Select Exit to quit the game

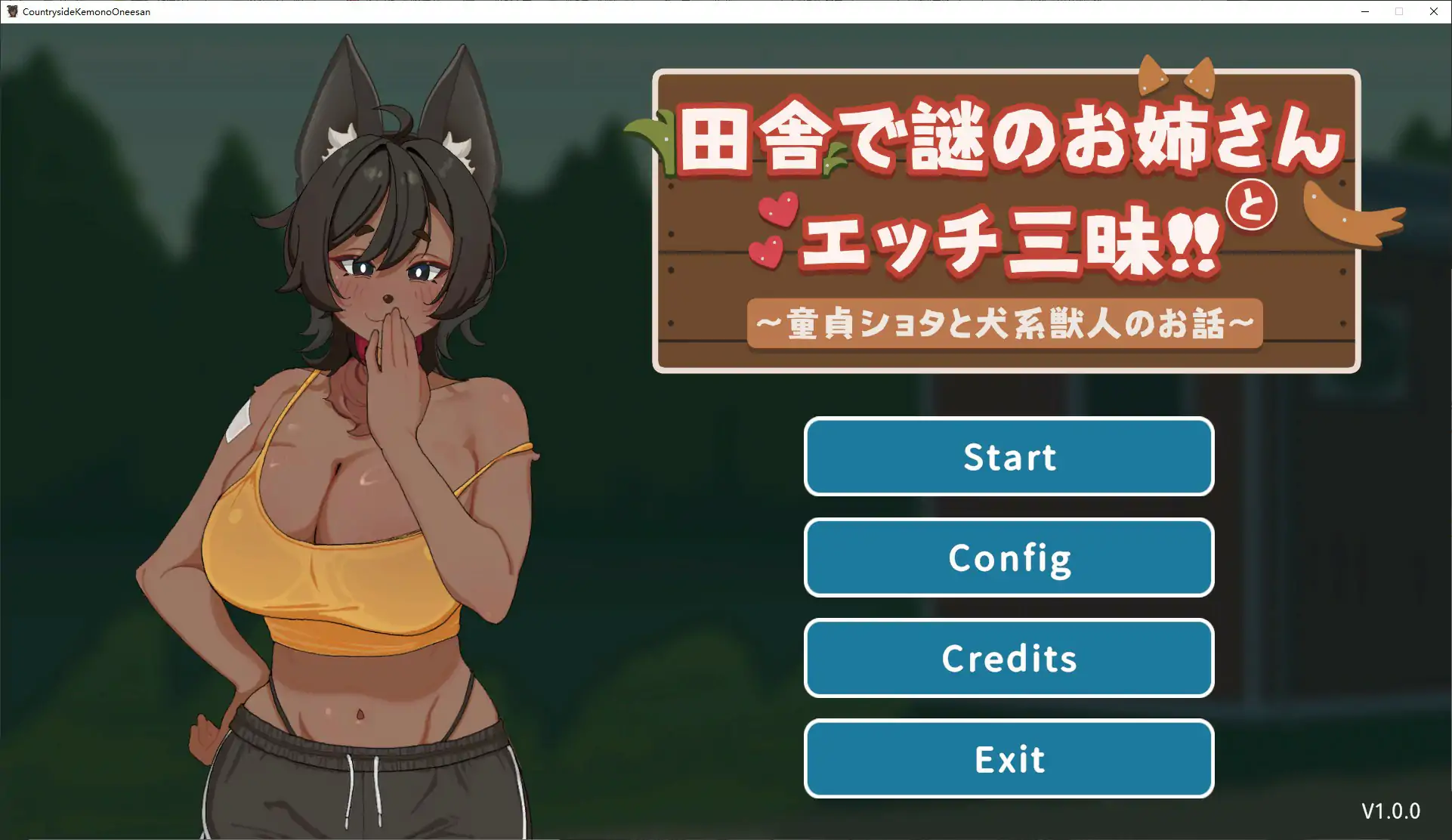(x=1009, y=759)
